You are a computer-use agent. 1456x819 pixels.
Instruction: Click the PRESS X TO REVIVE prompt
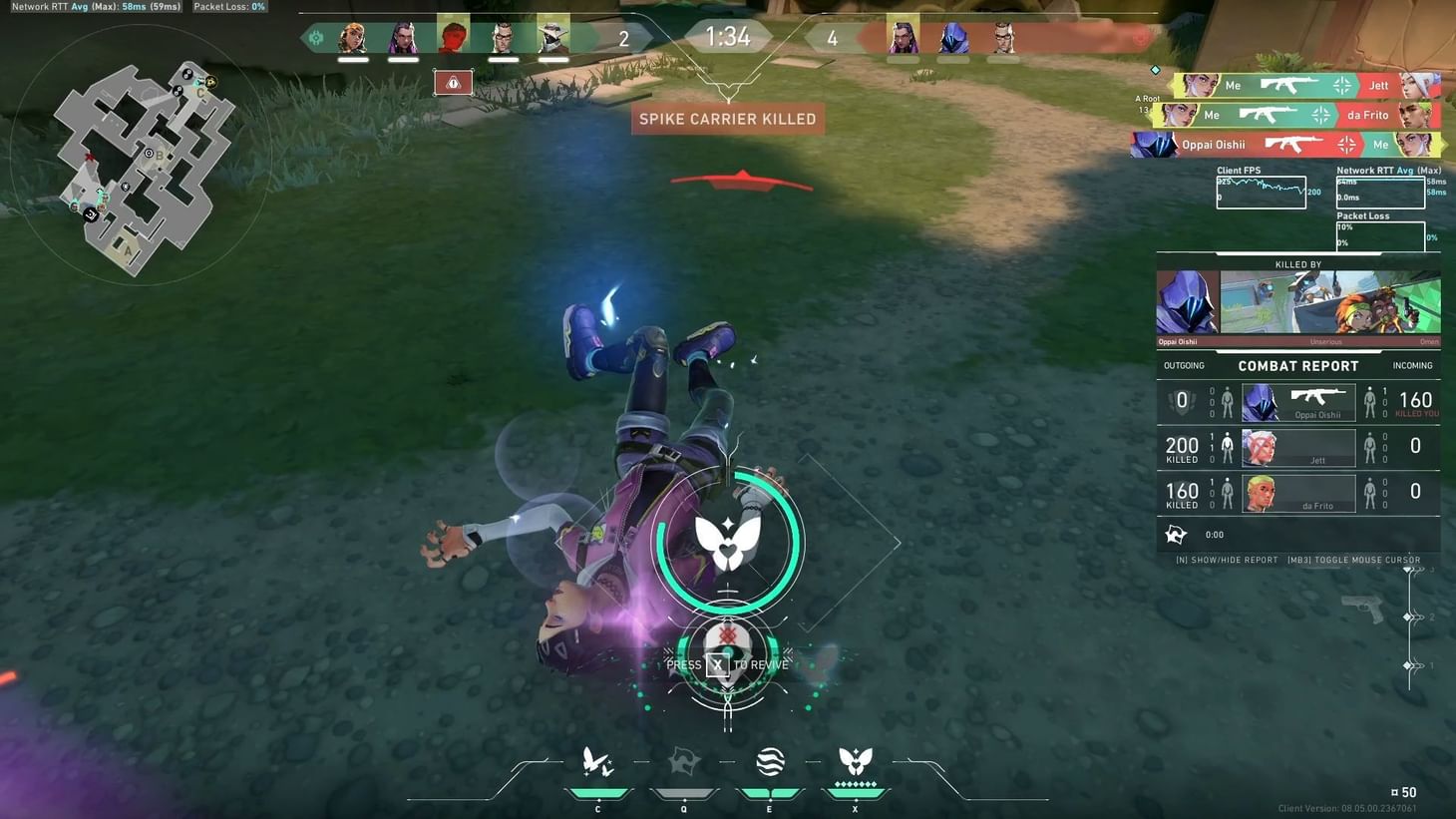click(x=727, y=663)
